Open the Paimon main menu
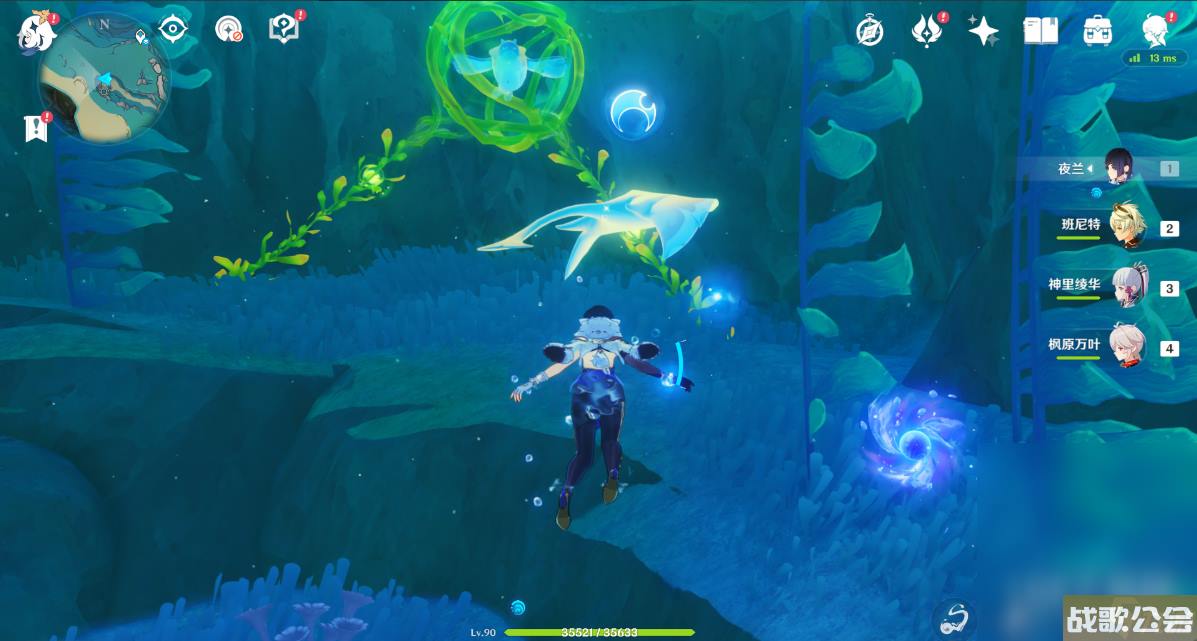 coord(36,33)
